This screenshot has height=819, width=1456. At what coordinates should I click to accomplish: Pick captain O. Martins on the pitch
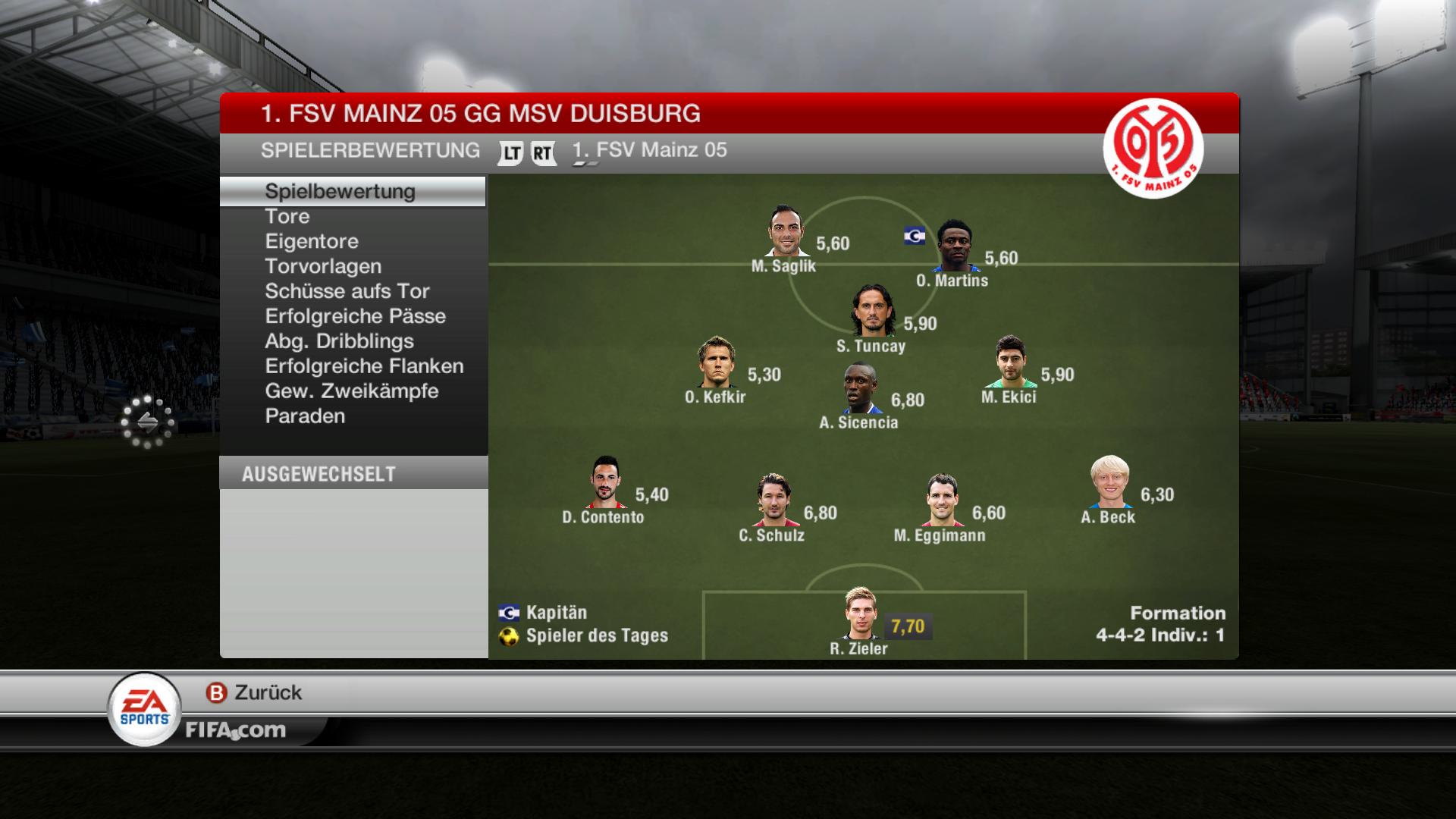point(953,246)
